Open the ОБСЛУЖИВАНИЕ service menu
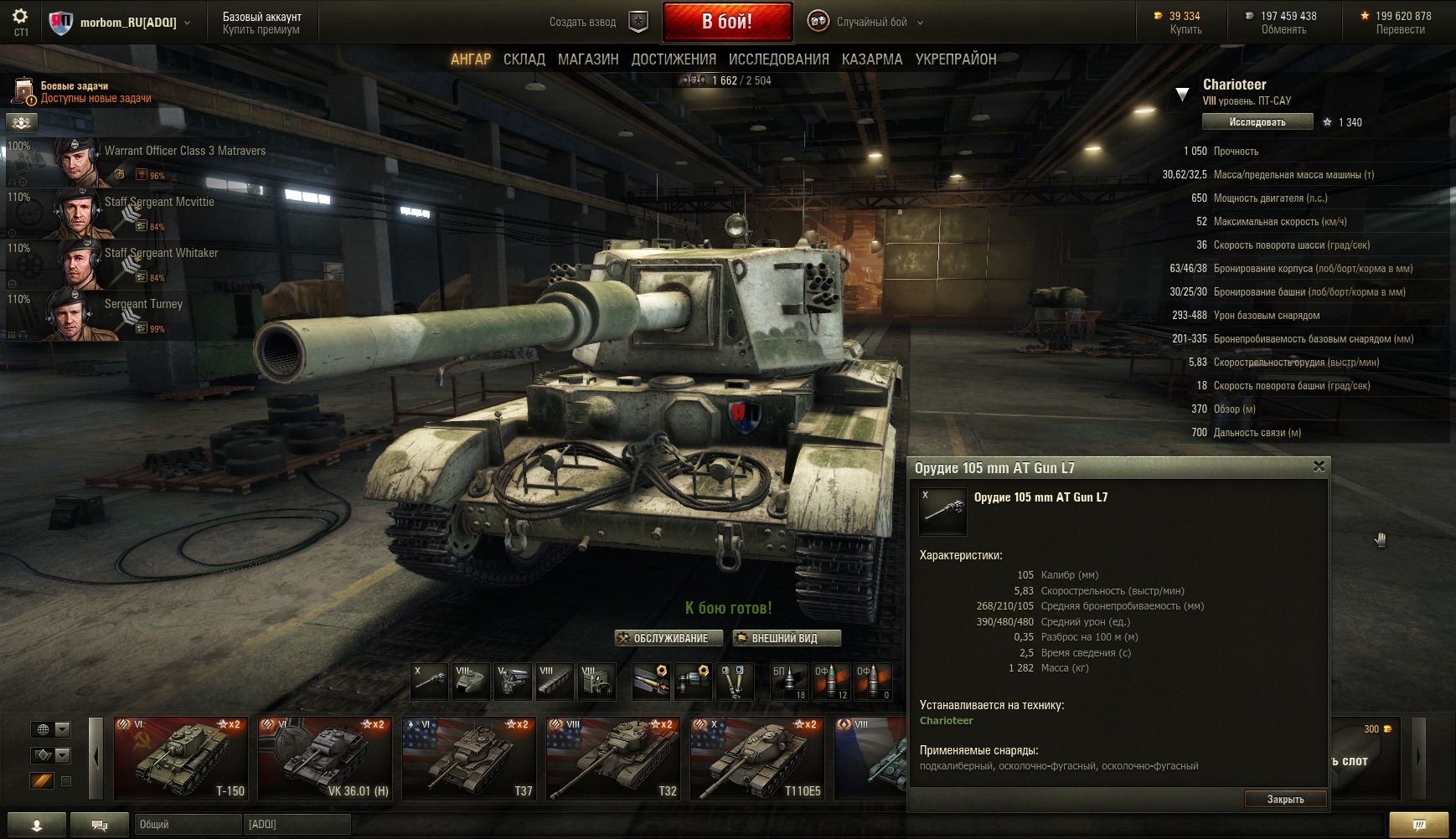 point(668,638)
